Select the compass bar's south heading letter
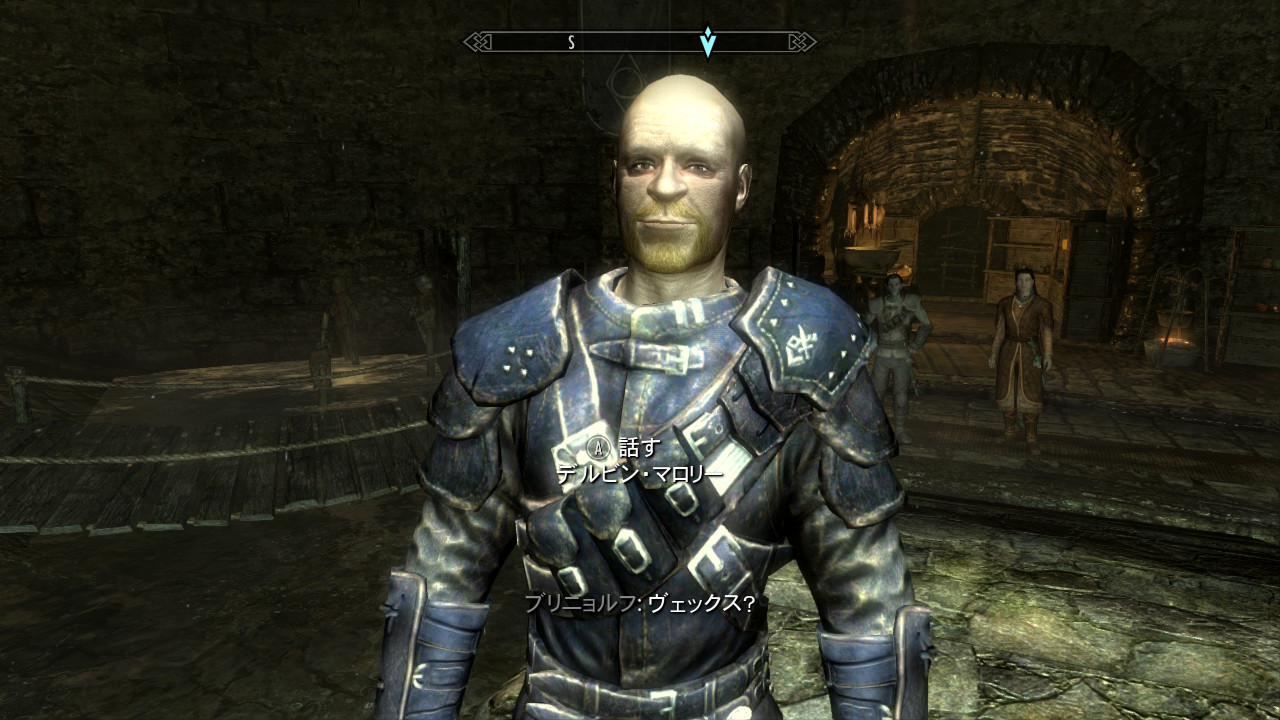This screenshot has height=720, width=1280. pyautogui.click(x=571, y=42)
